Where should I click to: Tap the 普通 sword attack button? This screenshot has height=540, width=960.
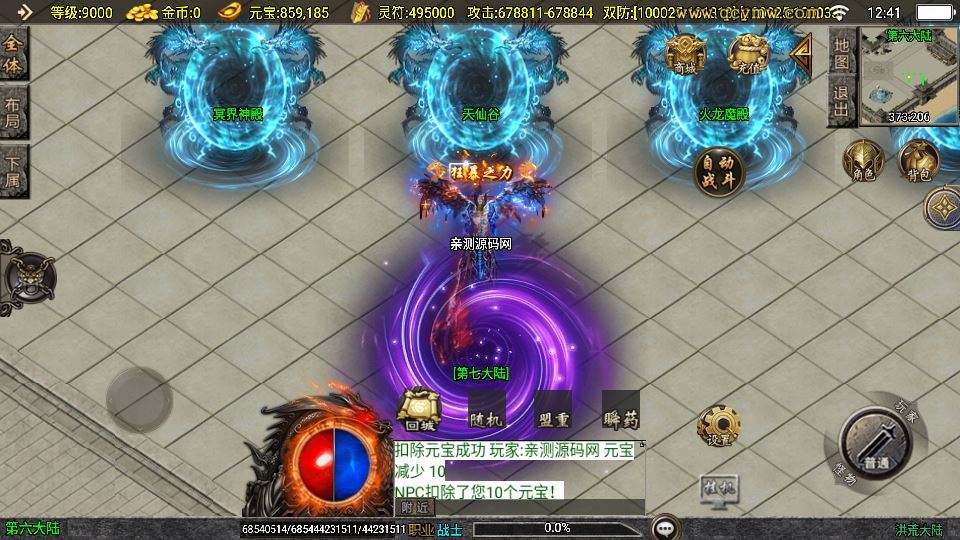[x=875, y=440]
